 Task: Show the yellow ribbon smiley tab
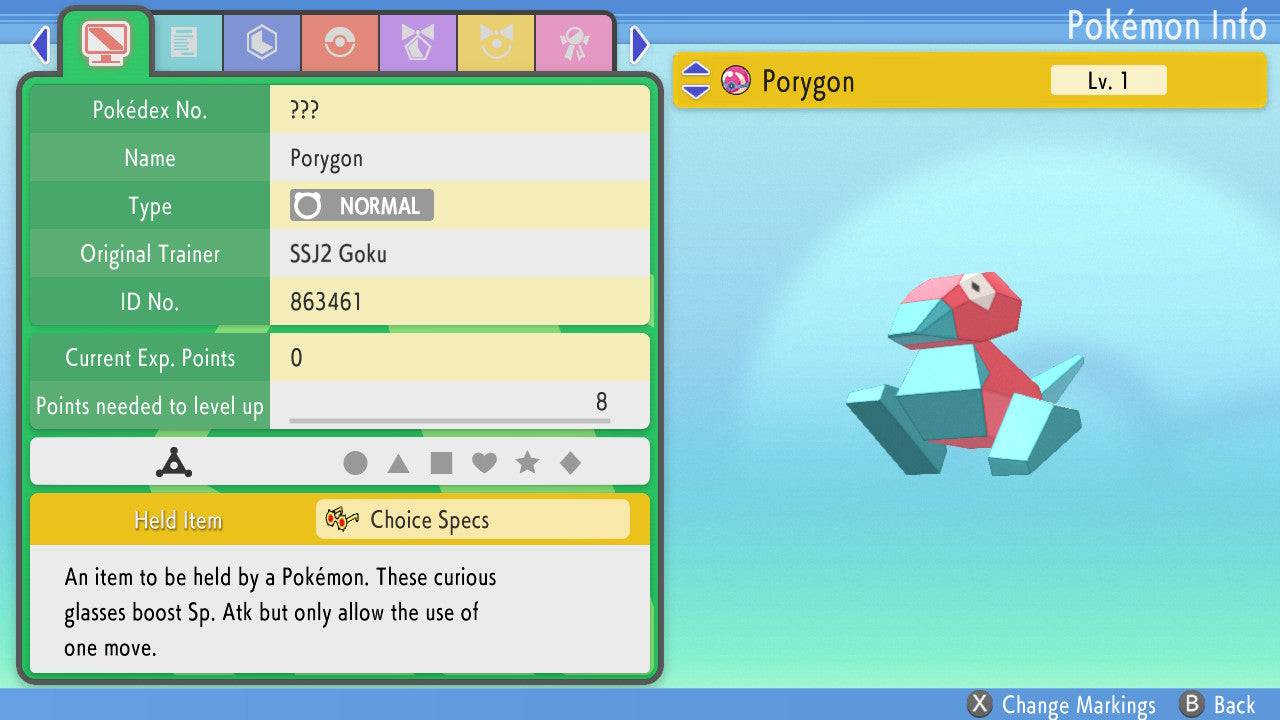[495, 43]
